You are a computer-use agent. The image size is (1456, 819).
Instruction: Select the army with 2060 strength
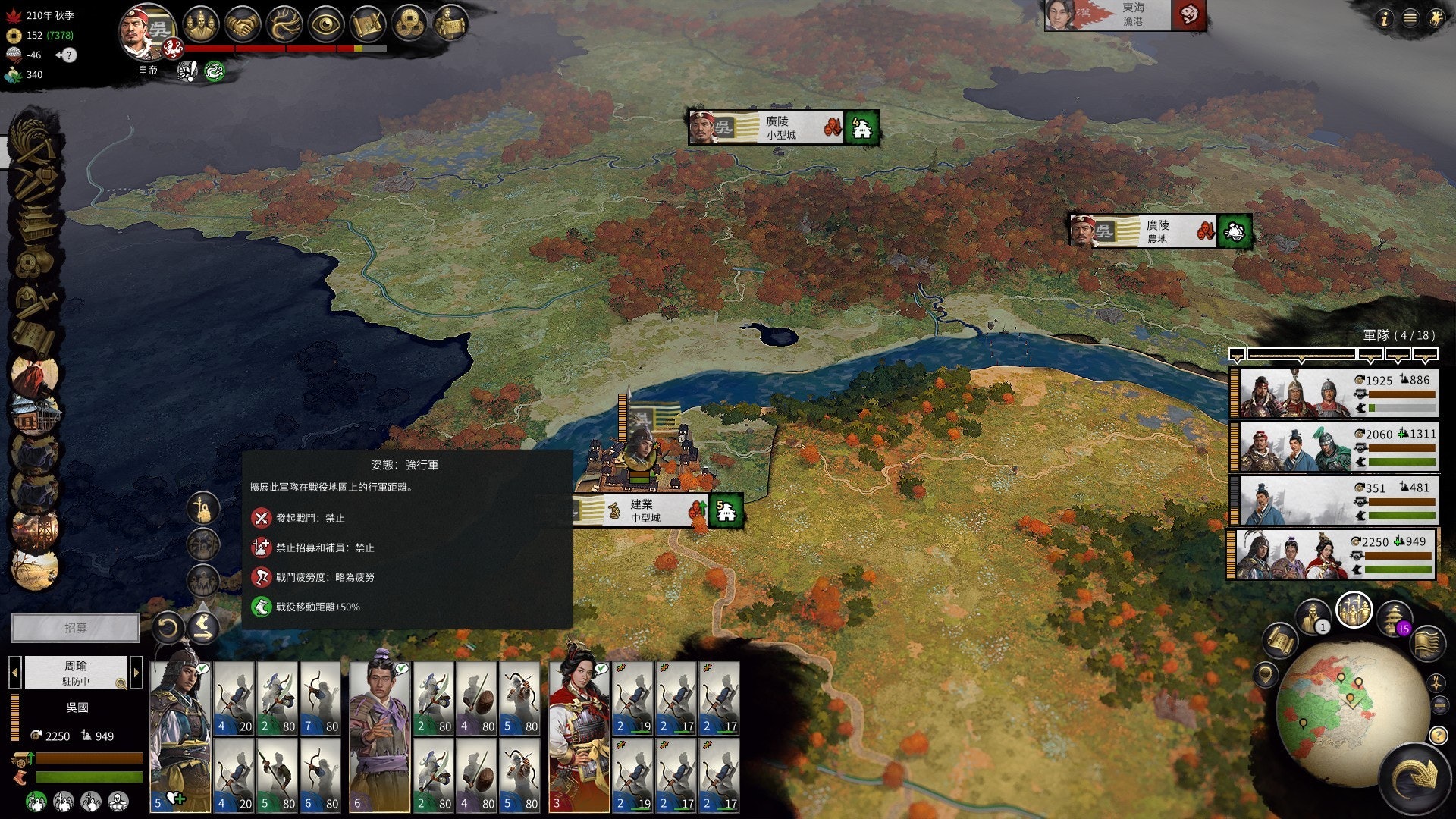click(x=1333, y=447)
